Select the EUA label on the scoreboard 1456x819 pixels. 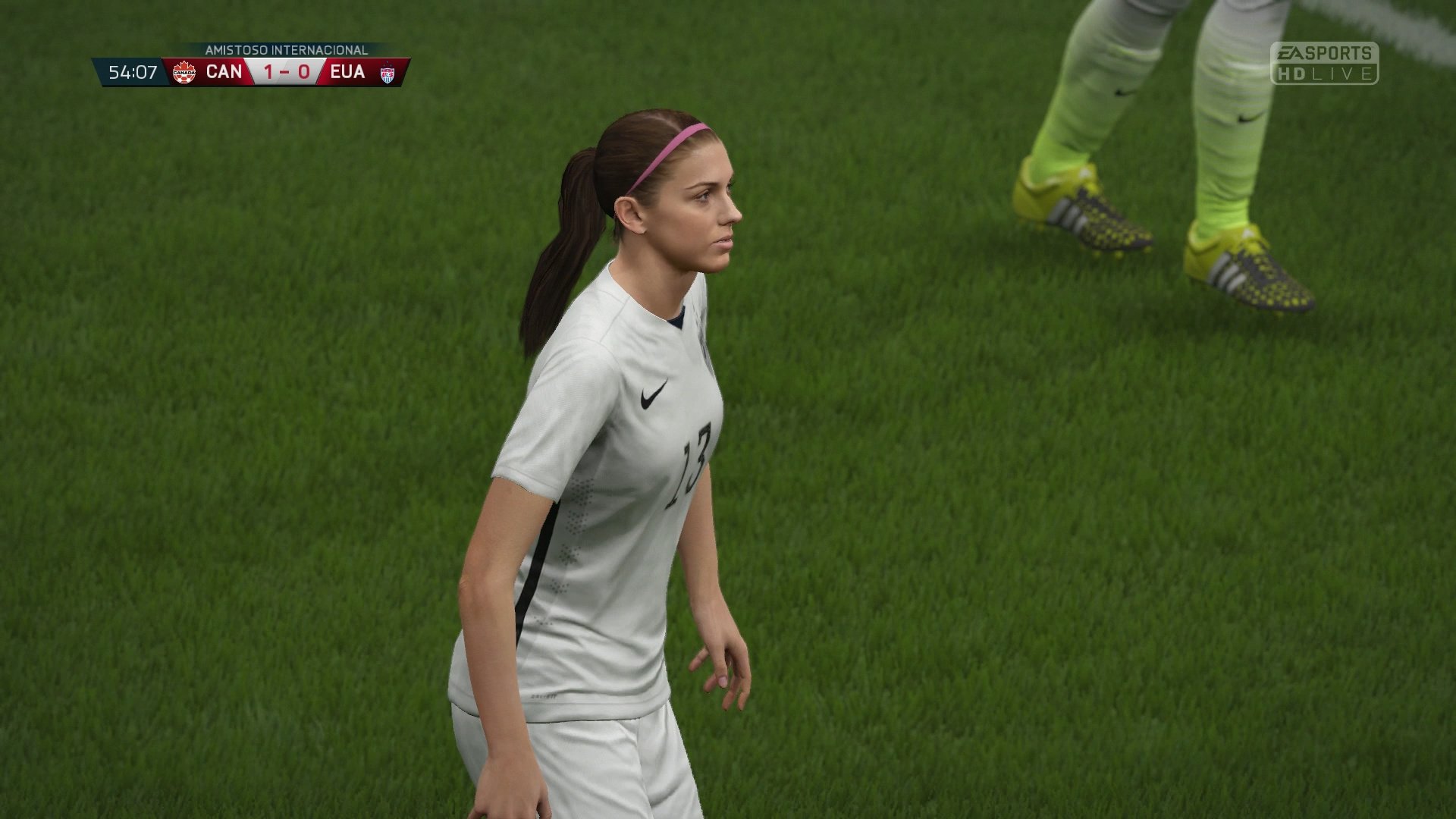click(x=348, y=73)
